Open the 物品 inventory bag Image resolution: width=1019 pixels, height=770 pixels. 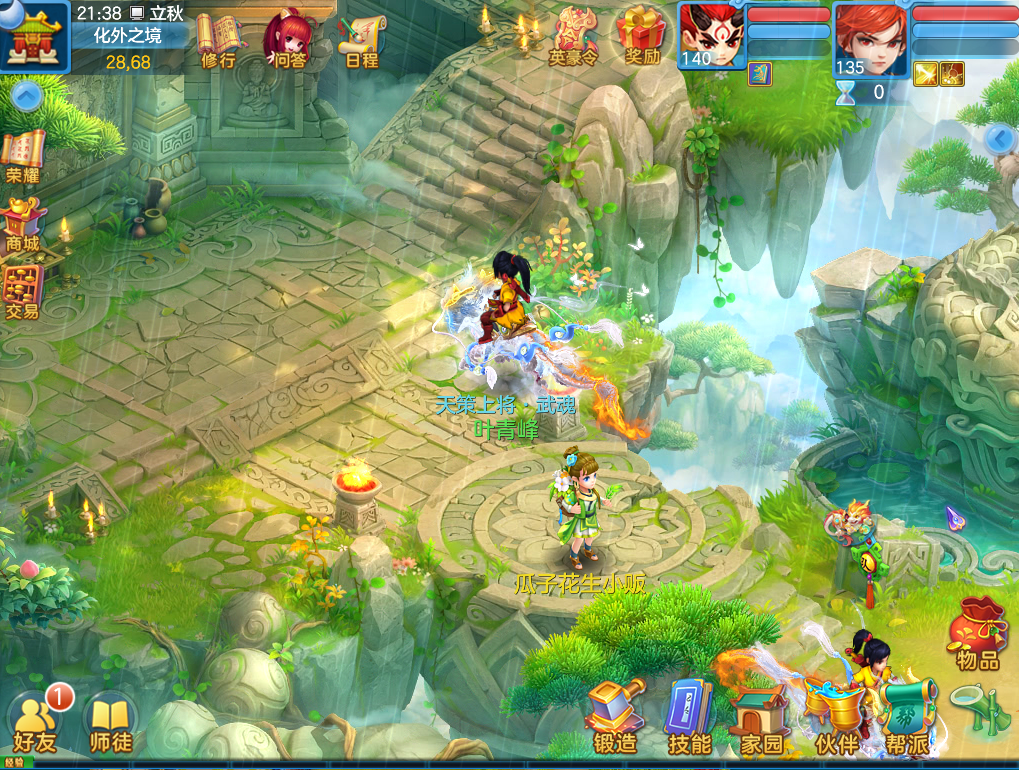click(x=978, y=632)
